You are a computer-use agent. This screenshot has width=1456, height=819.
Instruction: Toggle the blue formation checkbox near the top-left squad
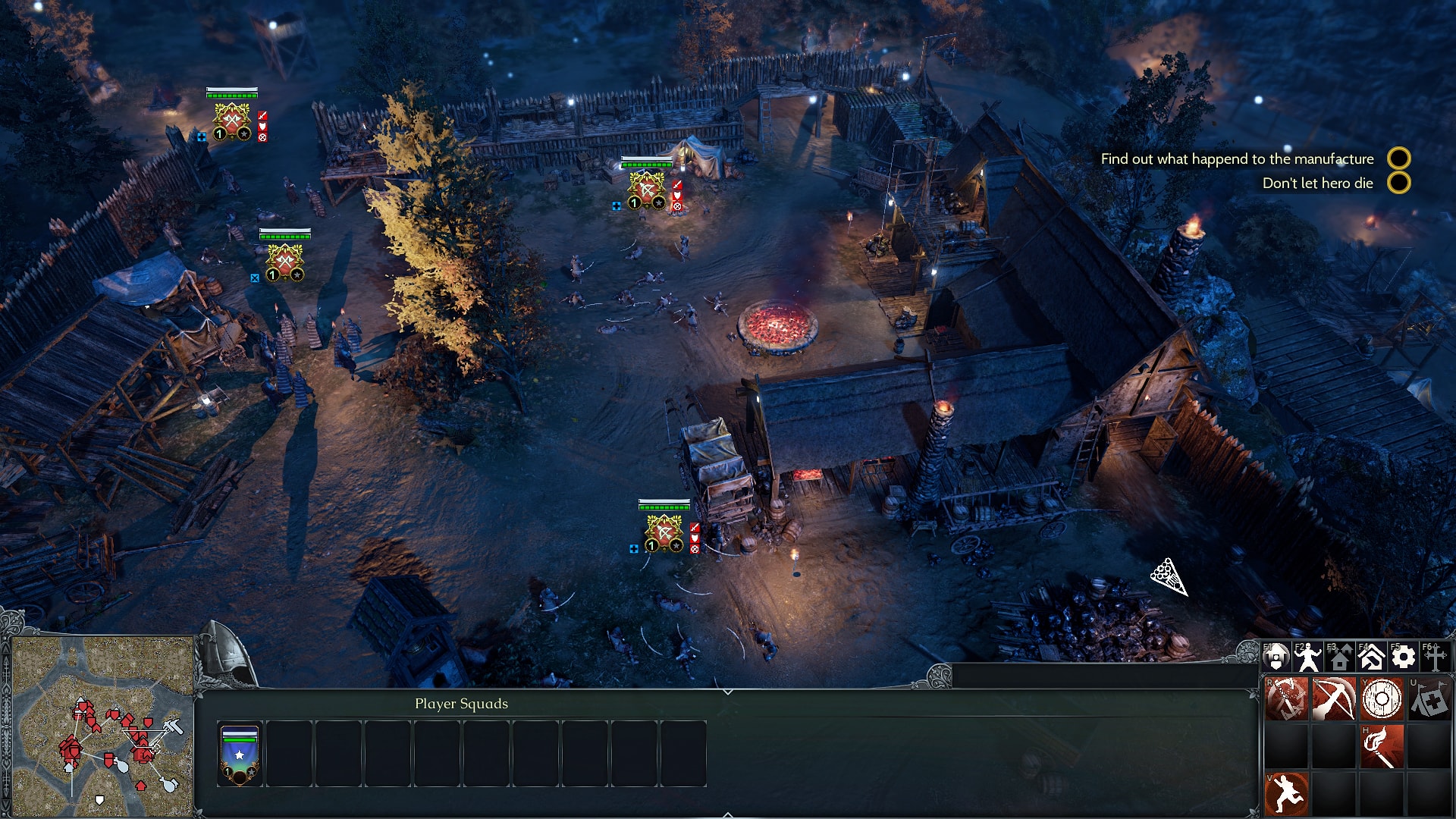pos(200,137)
